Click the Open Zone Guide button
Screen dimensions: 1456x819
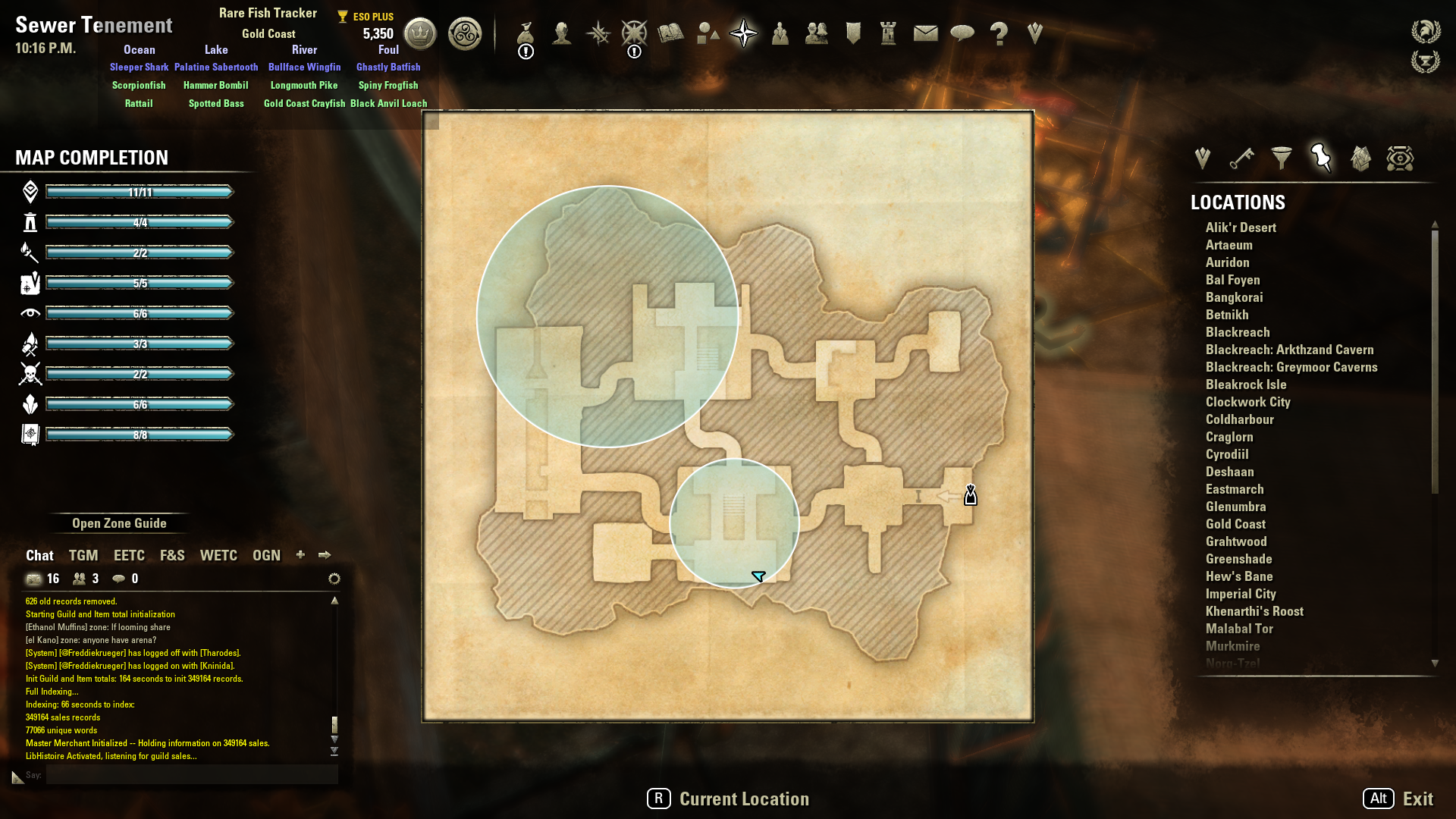pos(119,523)
